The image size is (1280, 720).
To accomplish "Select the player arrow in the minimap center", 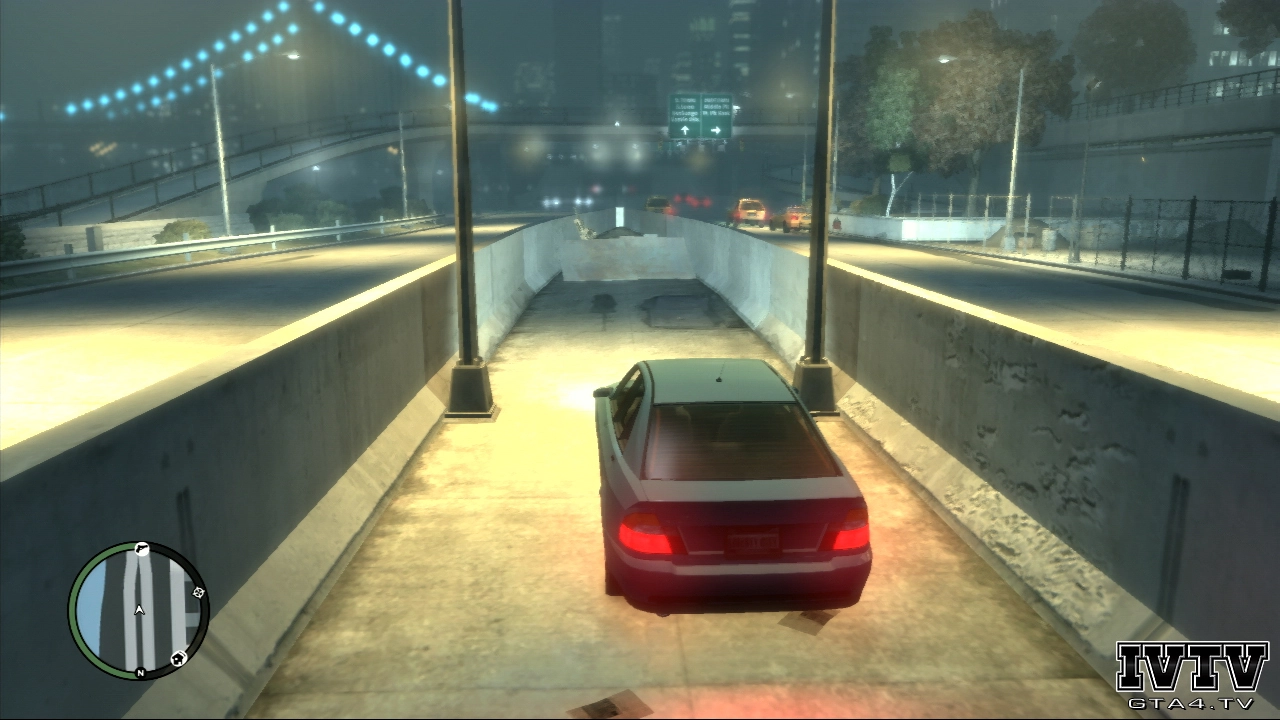I will 139,609.
